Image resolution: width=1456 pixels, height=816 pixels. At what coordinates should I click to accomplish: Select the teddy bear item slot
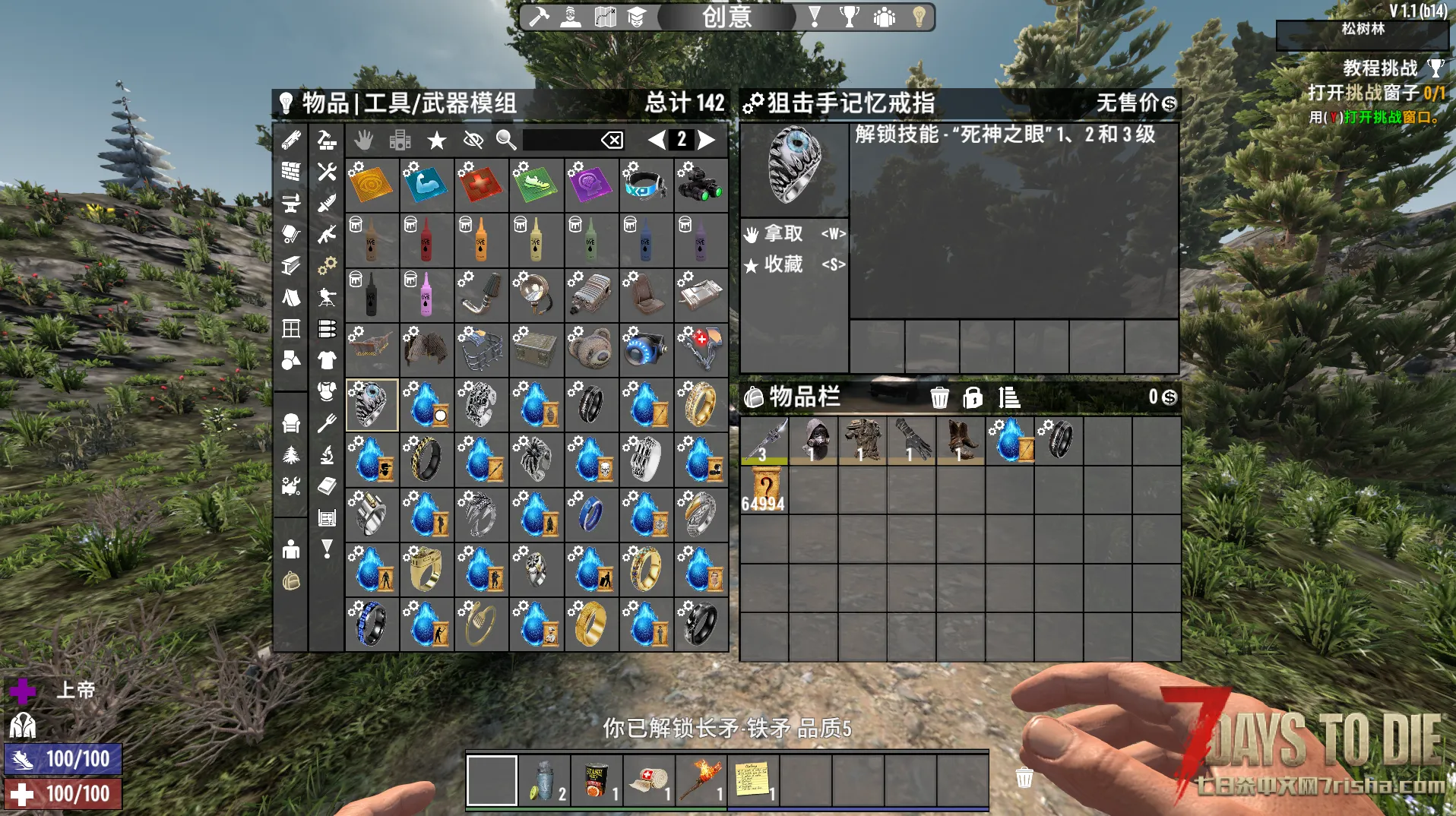591,349
